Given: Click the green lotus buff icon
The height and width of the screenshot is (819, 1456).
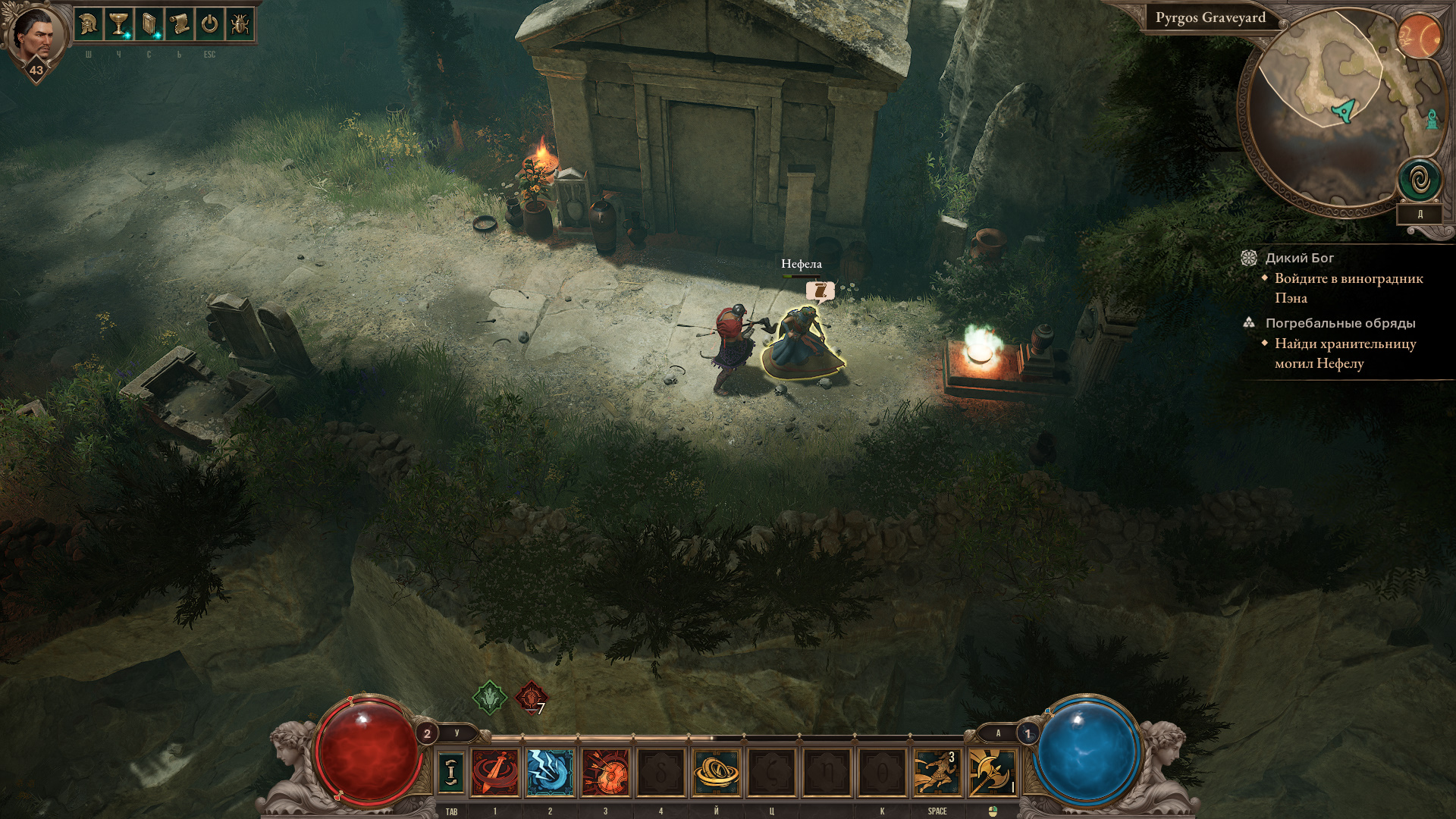Looking at the screenshot, I should (x=490, y=697).
